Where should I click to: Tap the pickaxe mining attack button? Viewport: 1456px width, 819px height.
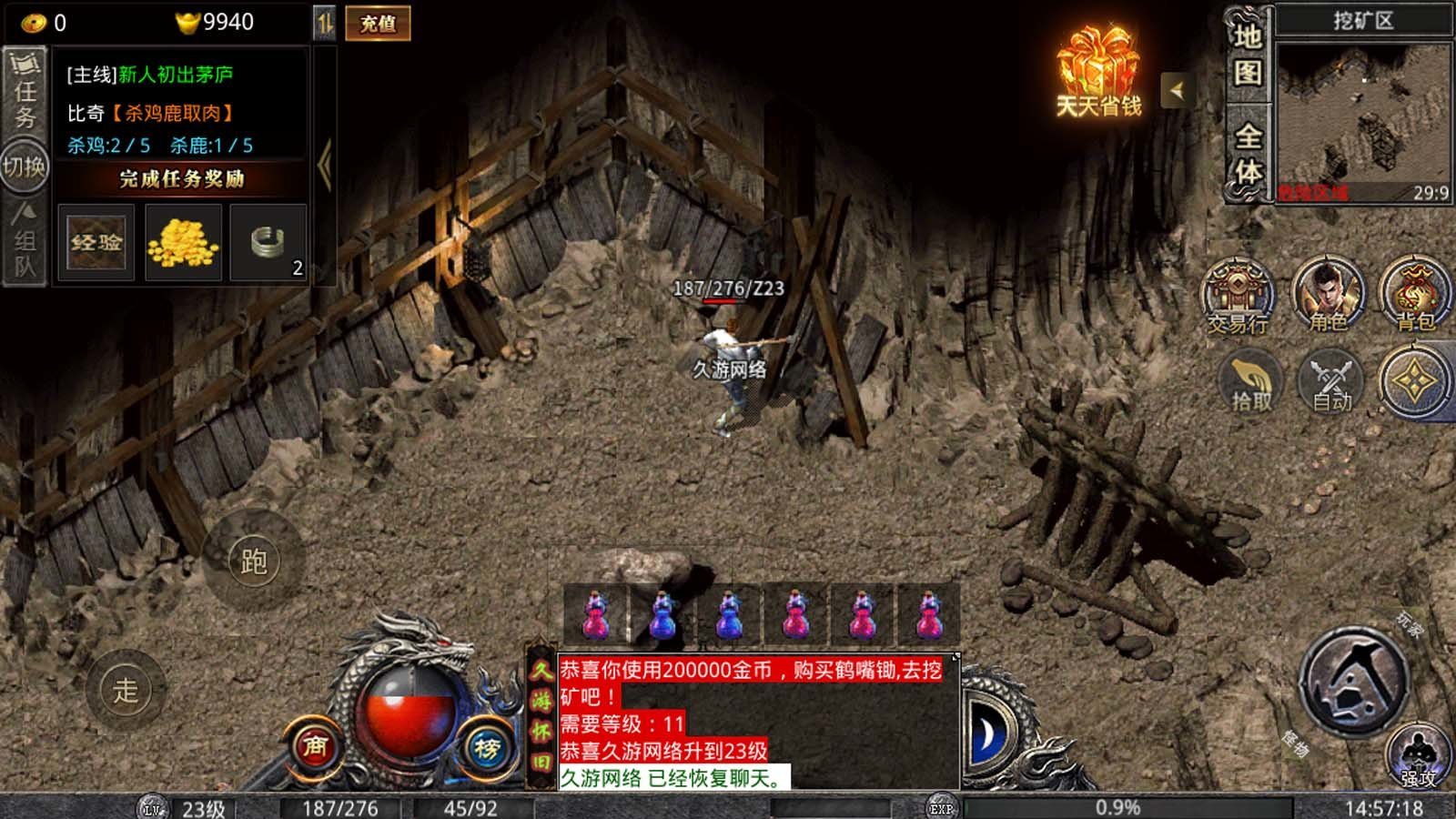[x=1353, y=680]
